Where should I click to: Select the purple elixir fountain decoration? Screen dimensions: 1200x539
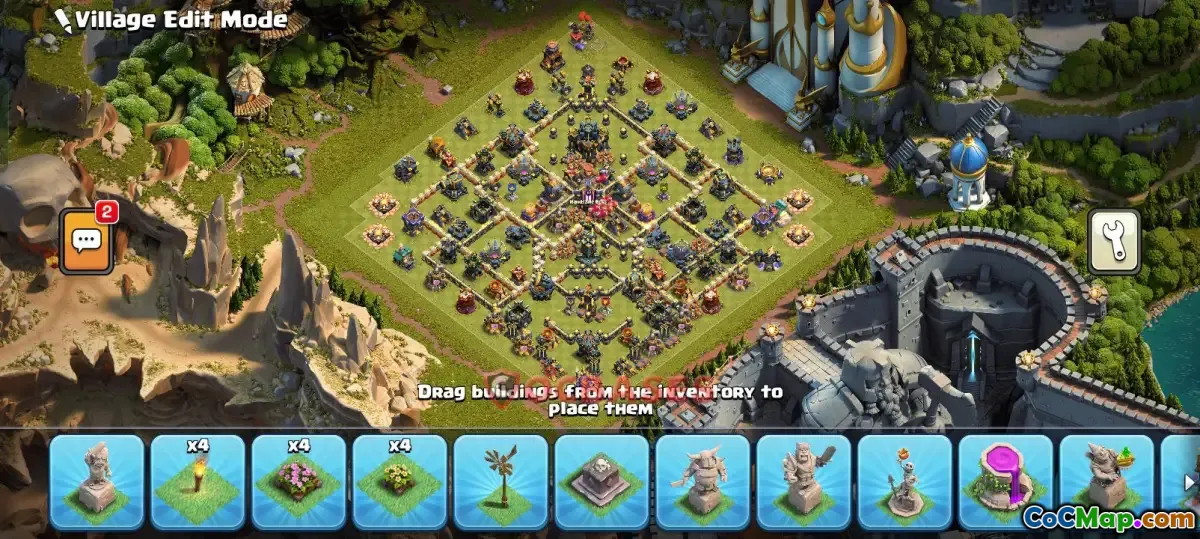coord(1005,481)
